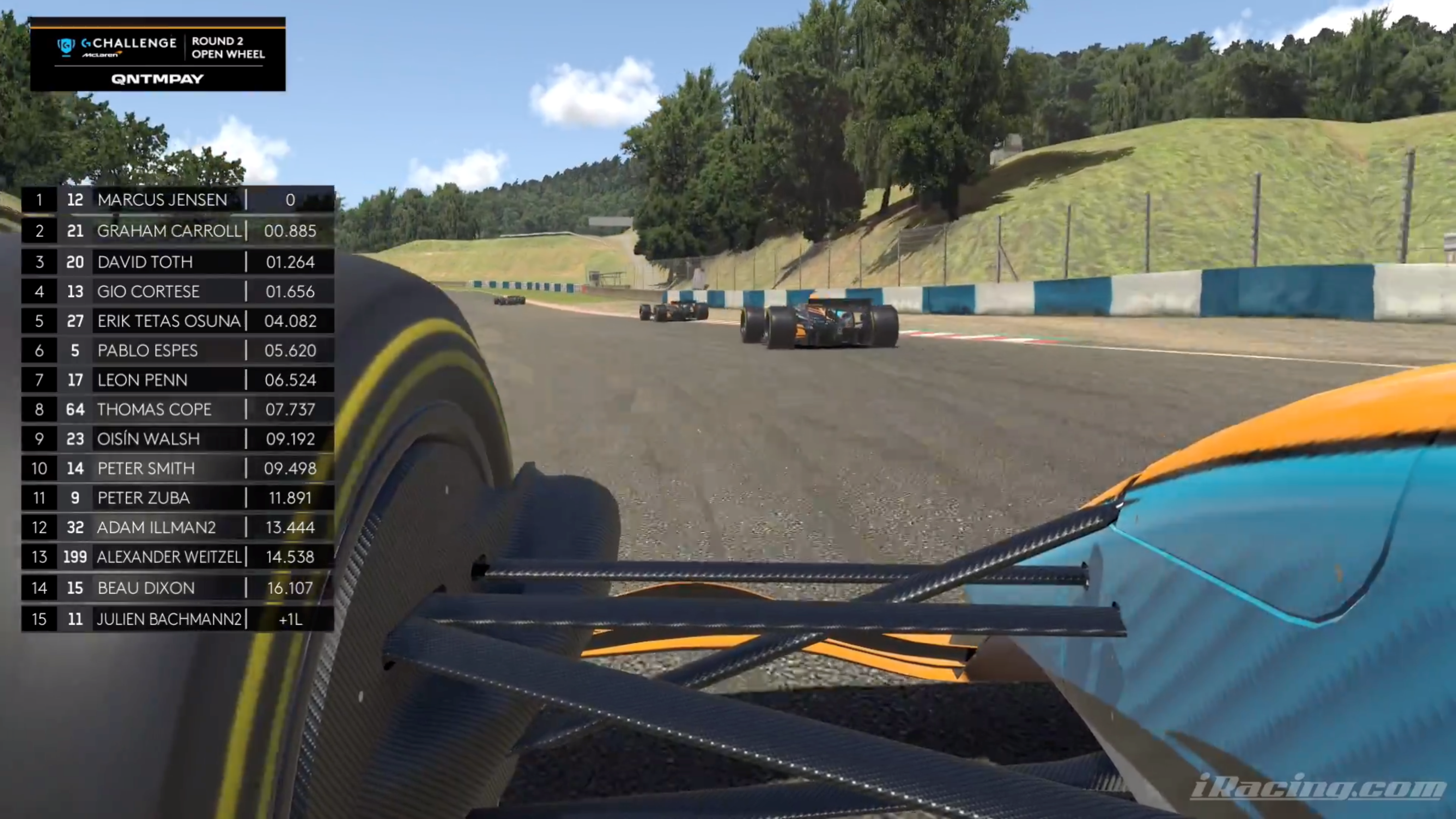
Task: Click the G Challenge Round 2 banner
Action: pyautogui.click(x=158, y=55)
